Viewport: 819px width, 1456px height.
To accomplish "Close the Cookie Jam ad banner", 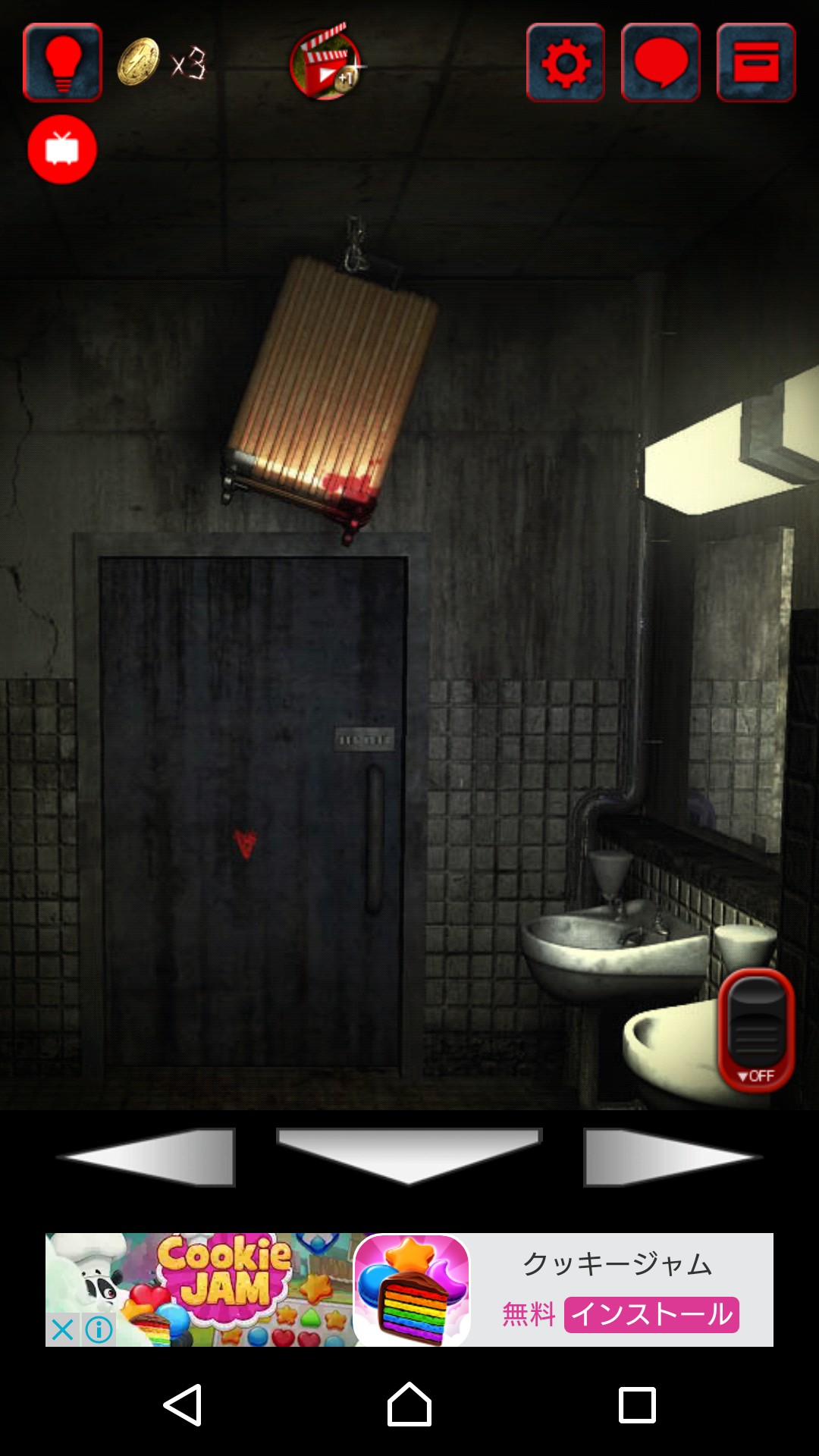I will [x=63, y=1329].
